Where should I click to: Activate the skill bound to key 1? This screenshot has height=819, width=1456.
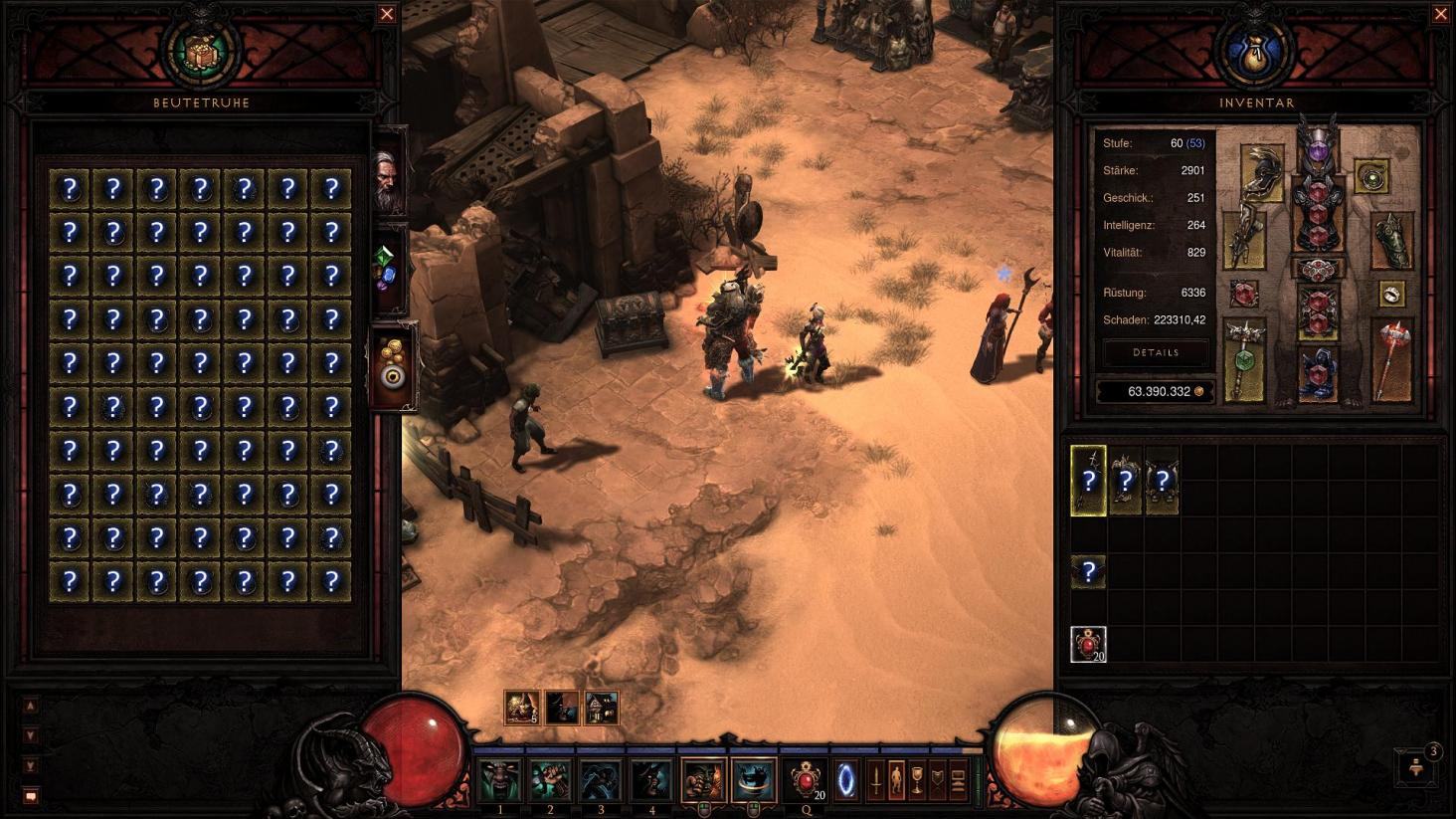click(500, 780)
